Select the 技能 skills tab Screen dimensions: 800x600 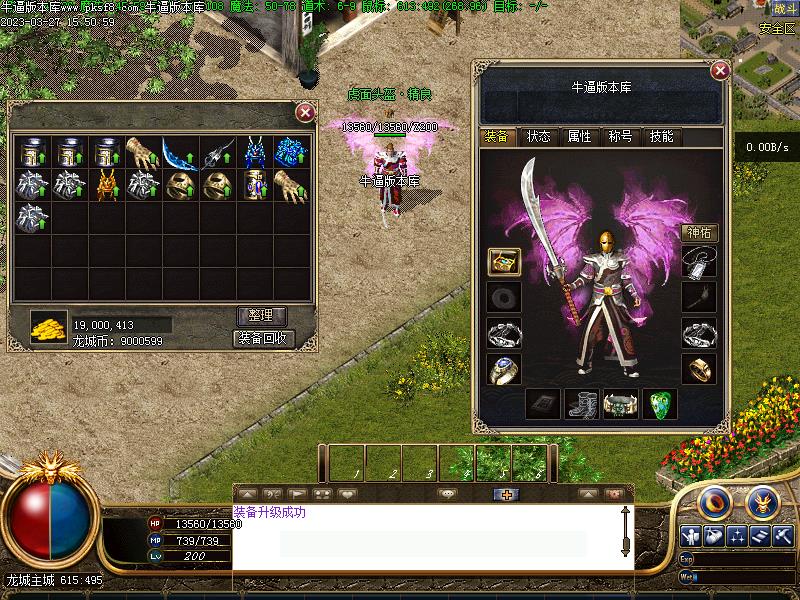pyautogui.click(x=661, y=137)
